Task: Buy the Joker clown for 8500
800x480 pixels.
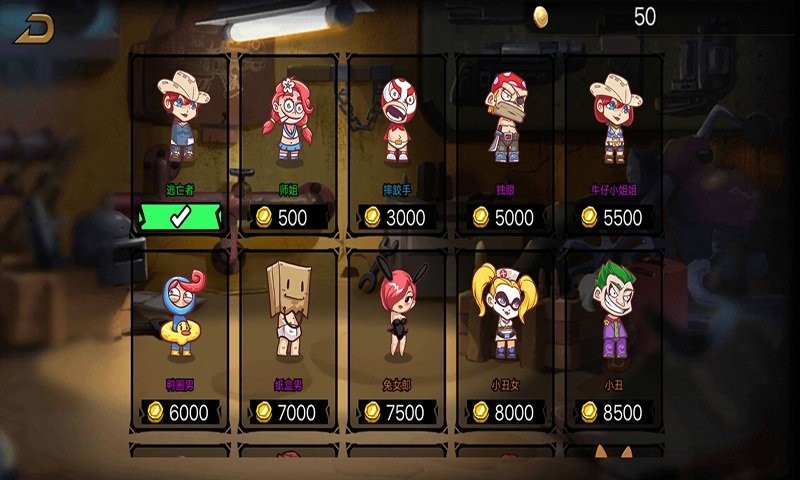Action: point(615,412)
